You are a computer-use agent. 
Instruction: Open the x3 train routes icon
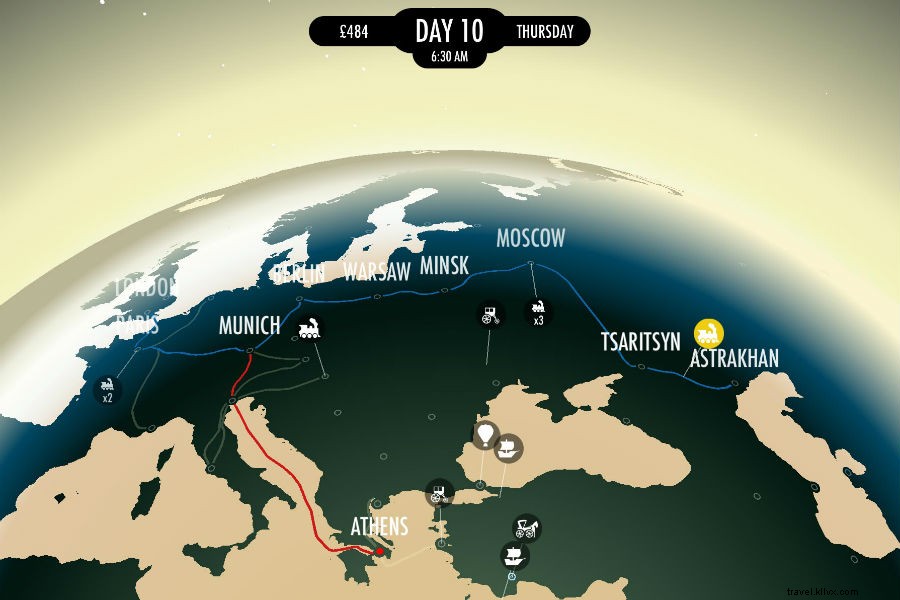(x=539, y=311)
